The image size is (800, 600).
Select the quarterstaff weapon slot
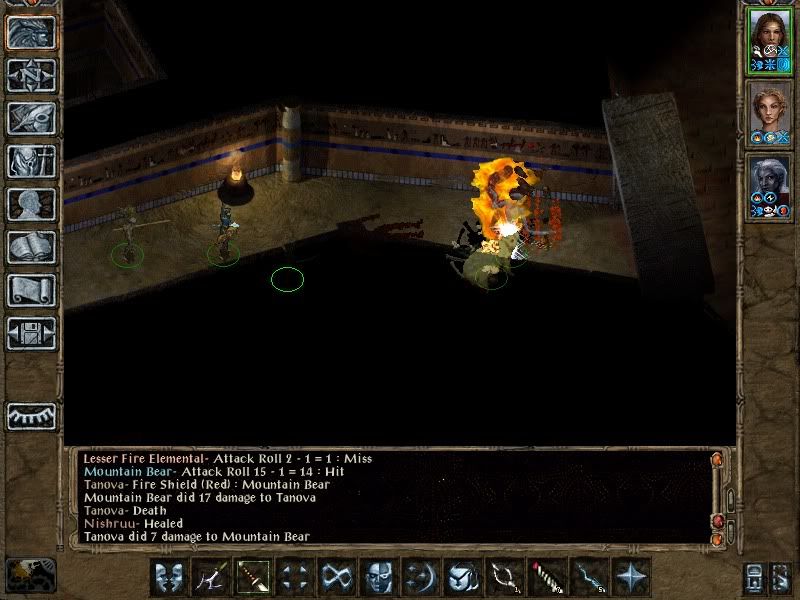point(253,577)
